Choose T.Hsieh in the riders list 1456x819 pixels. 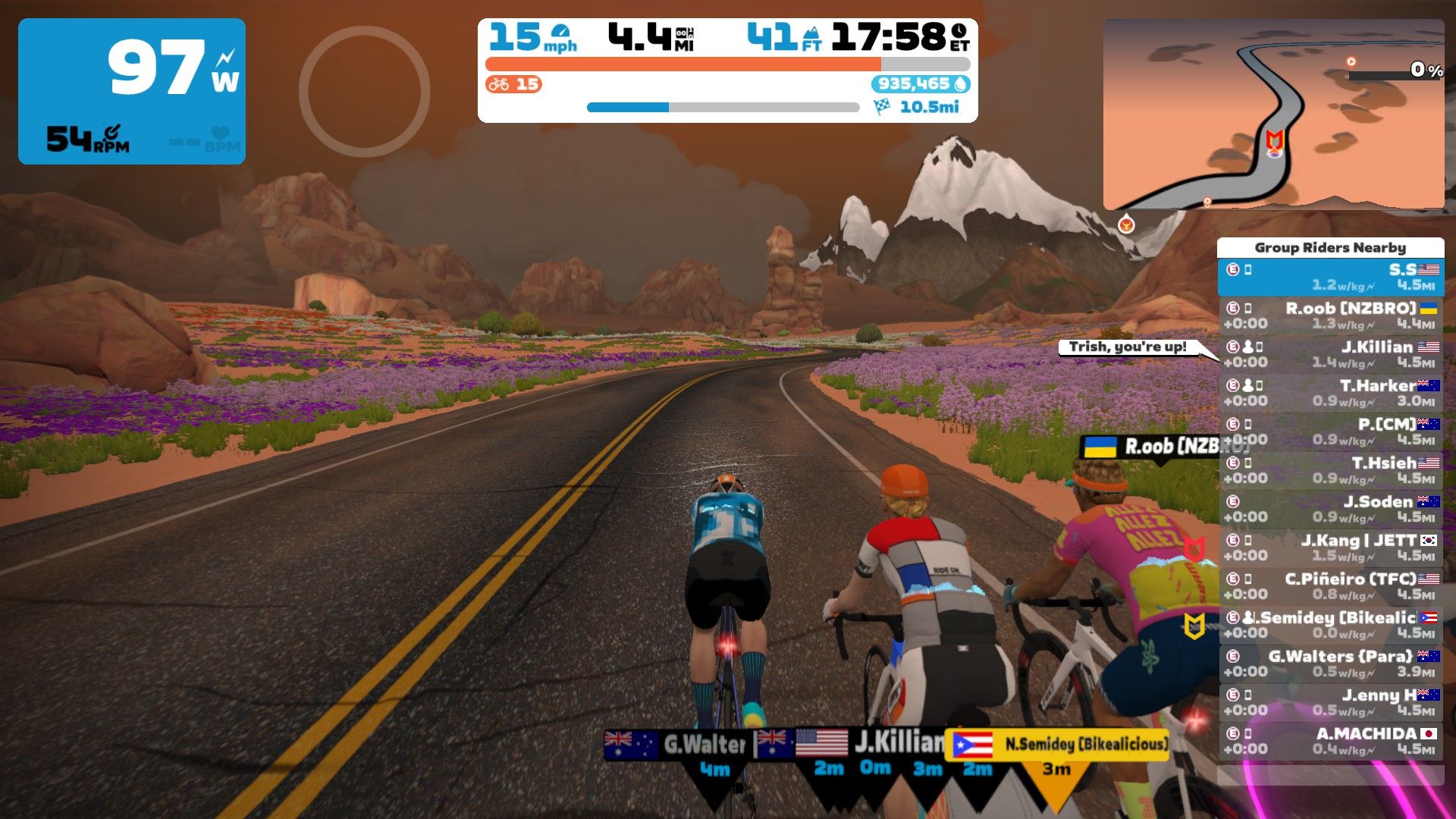(1331, 470)
